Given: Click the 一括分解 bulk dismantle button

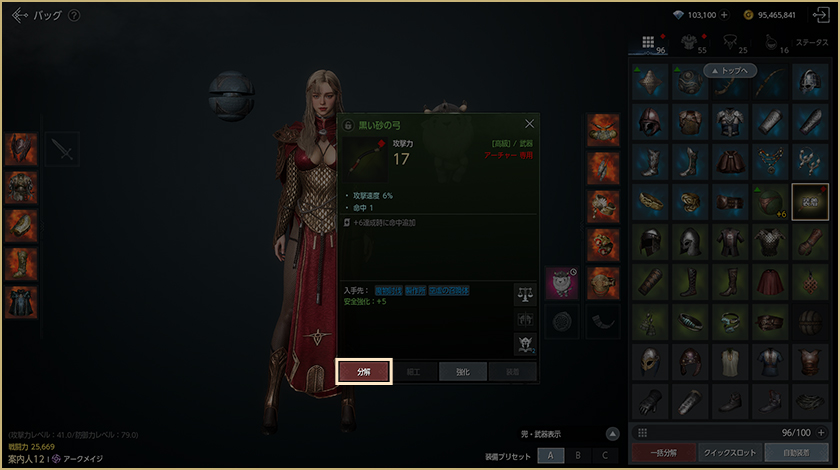Looking at the screenshot, I should tap(660, 453).
